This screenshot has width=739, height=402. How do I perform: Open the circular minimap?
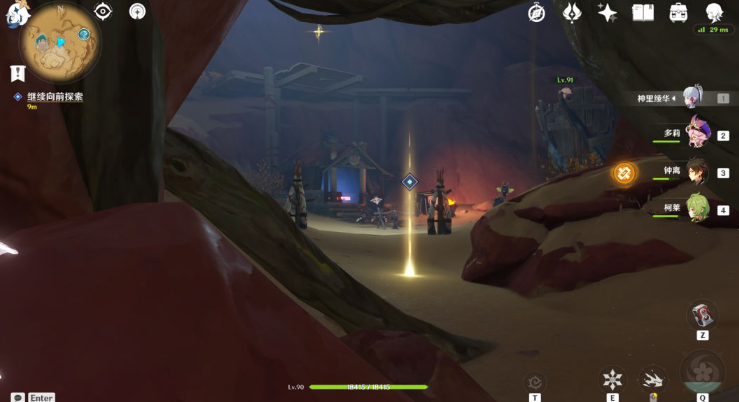pos(59,45)
